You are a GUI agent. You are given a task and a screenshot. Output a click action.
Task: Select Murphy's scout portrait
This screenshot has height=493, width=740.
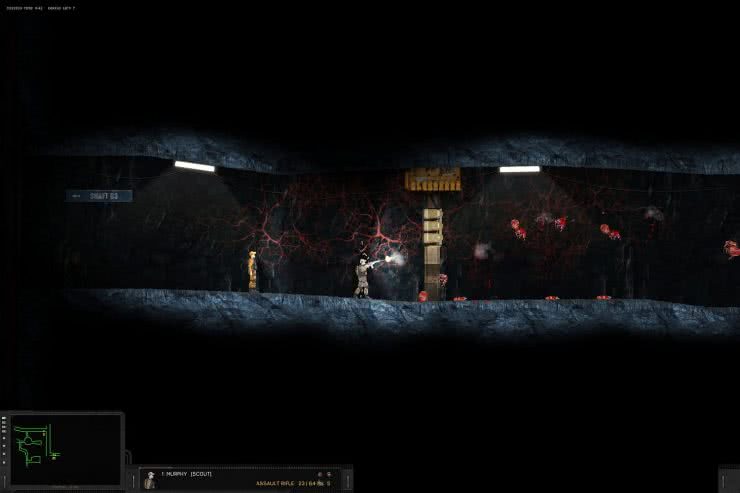tap(150, 481)
